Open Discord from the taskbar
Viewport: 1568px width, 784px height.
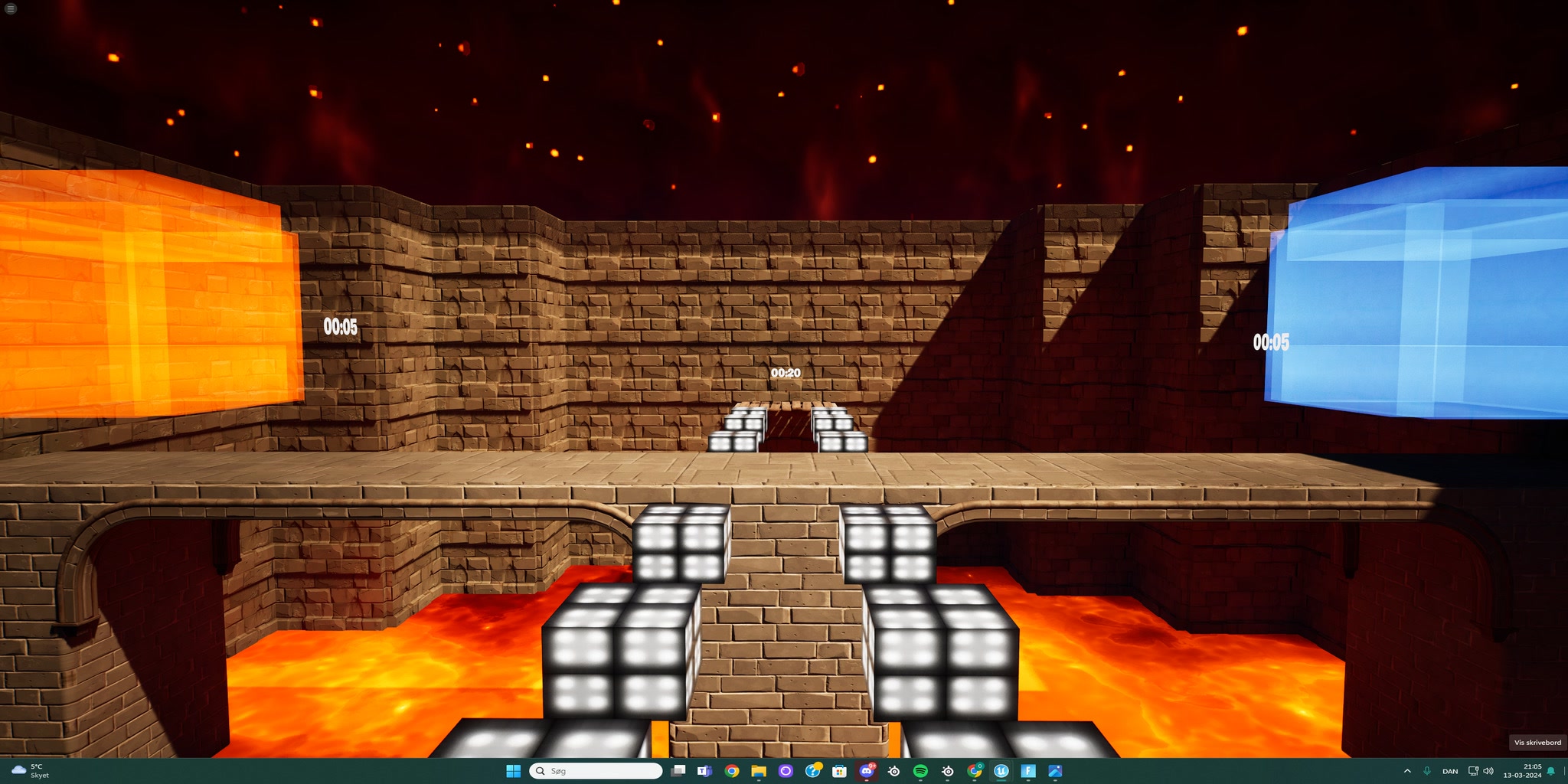(866, 771)
